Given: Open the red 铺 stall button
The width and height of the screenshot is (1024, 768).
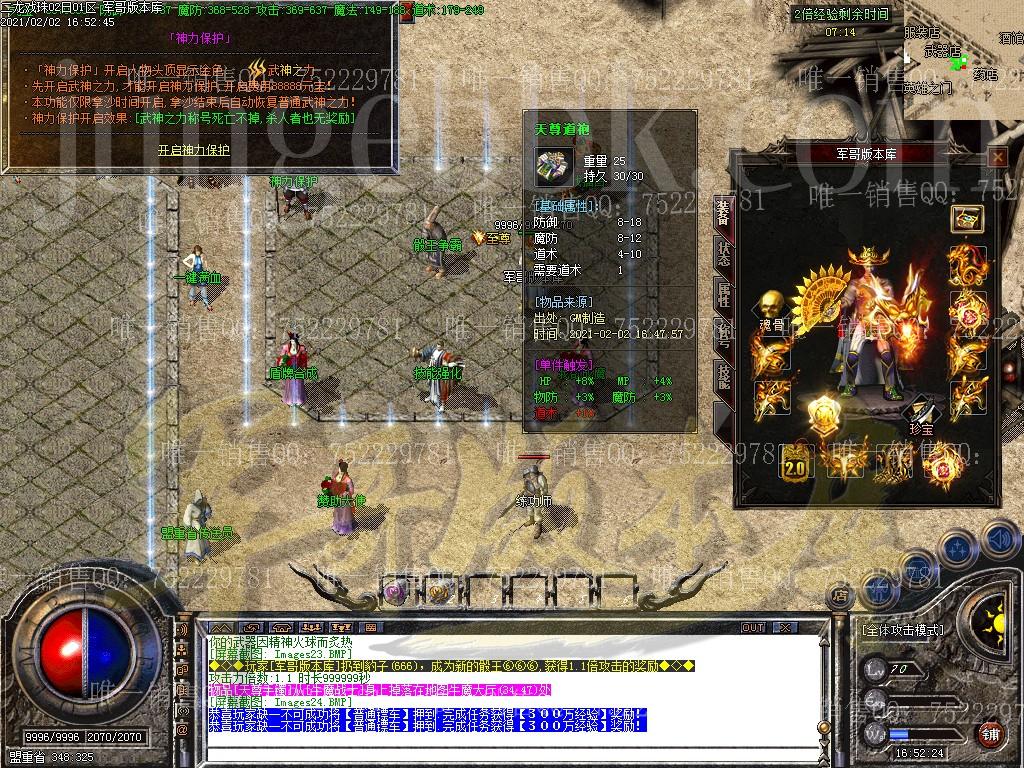Looking at the screenshot, I should [x=991, y=733].
